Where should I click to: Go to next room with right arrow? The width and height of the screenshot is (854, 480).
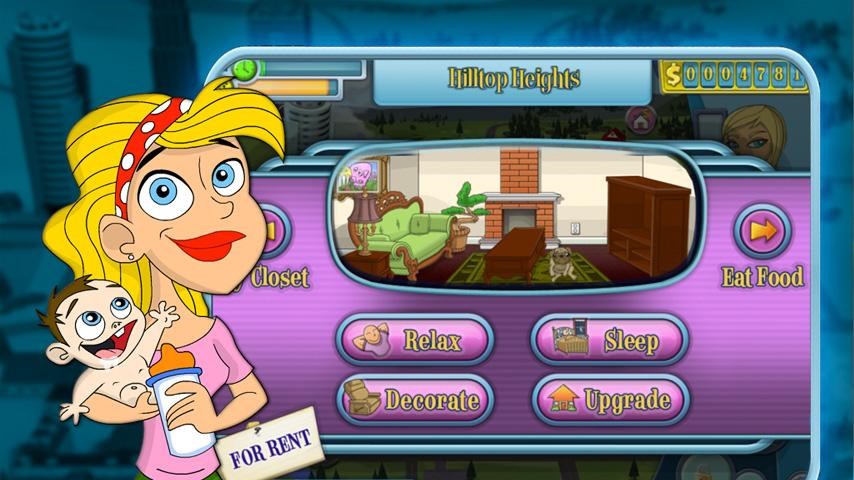tap(763, 232)
